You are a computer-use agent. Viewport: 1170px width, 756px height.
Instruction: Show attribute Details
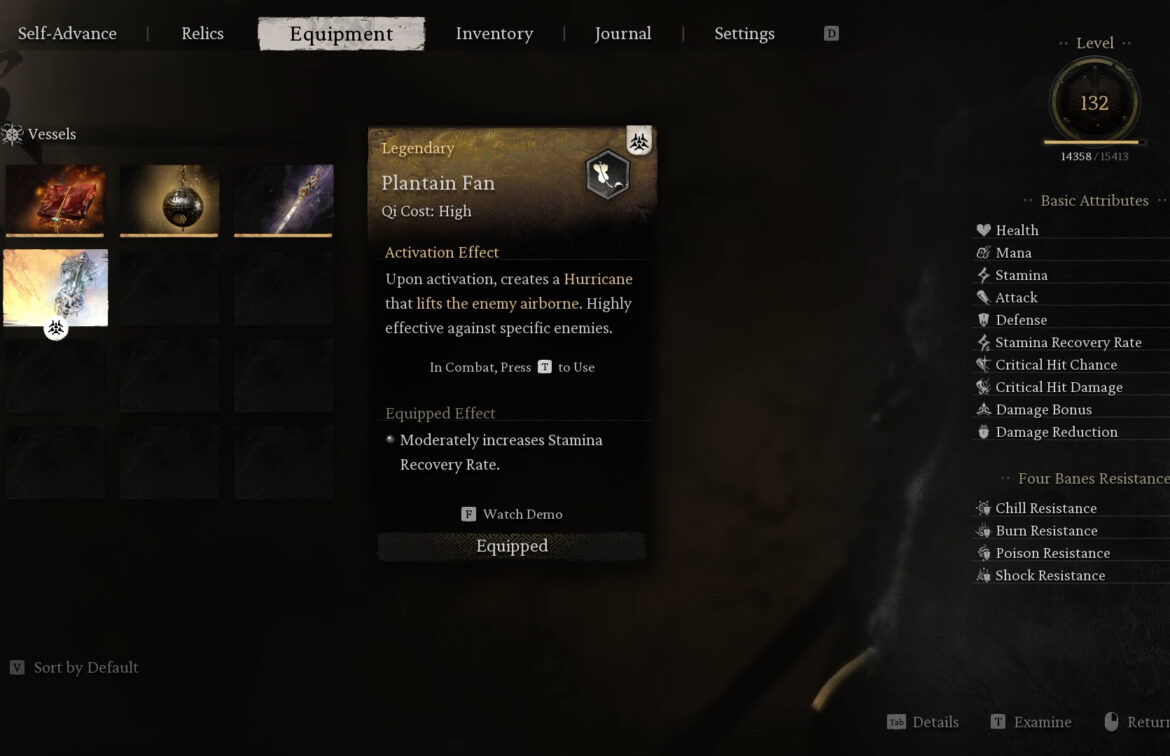coord(923,722)
